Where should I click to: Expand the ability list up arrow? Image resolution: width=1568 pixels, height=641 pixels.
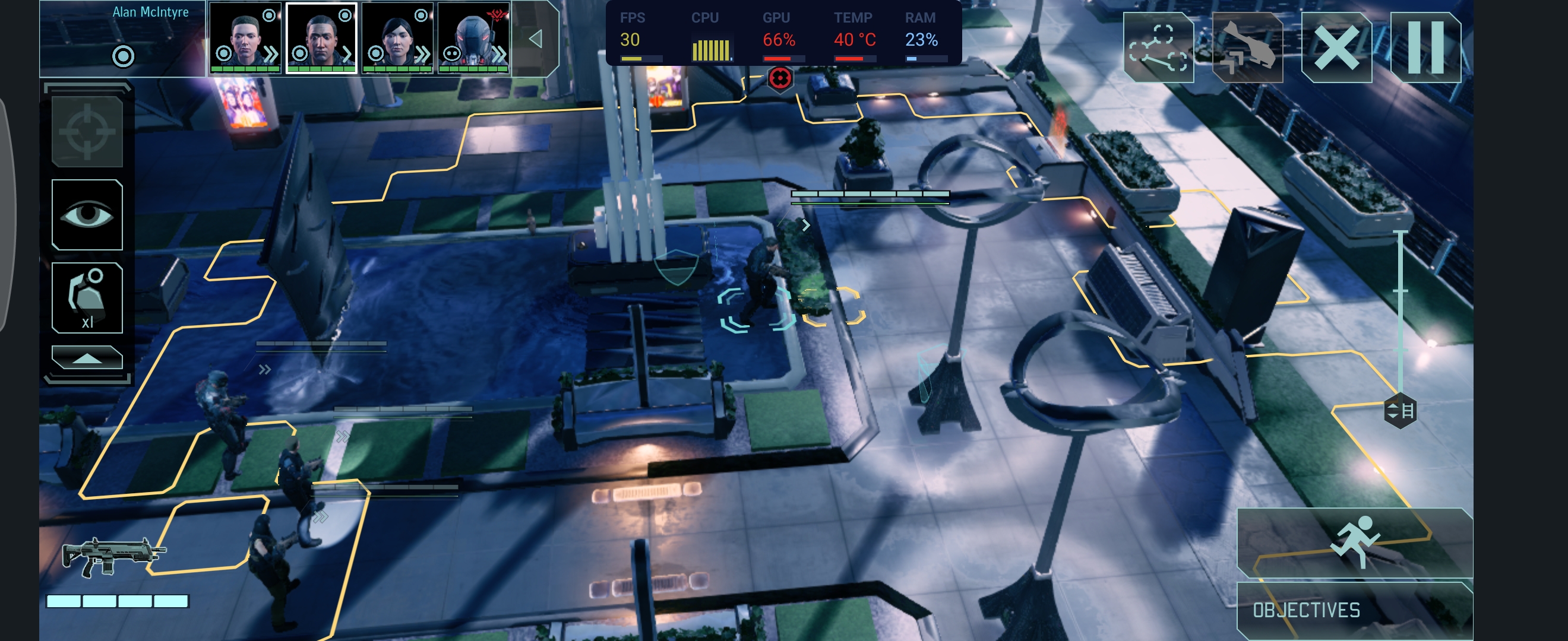click(x=87, y=358)
